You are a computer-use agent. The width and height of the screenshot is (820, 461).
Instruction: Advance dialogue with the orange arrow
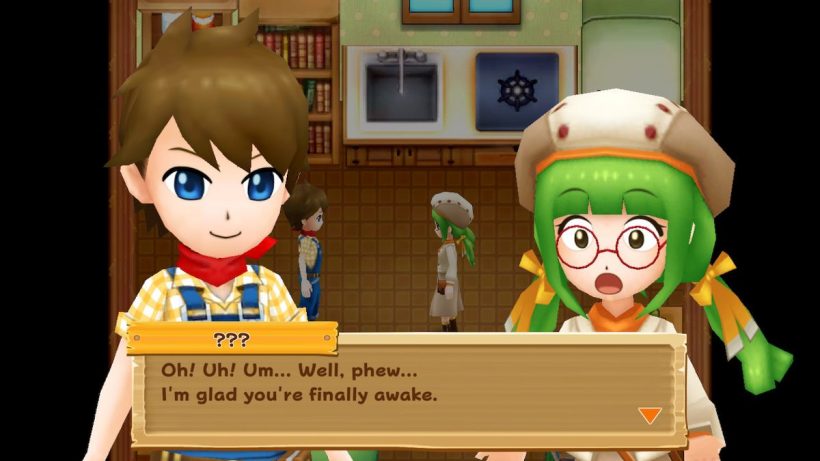tap(649, 414)
